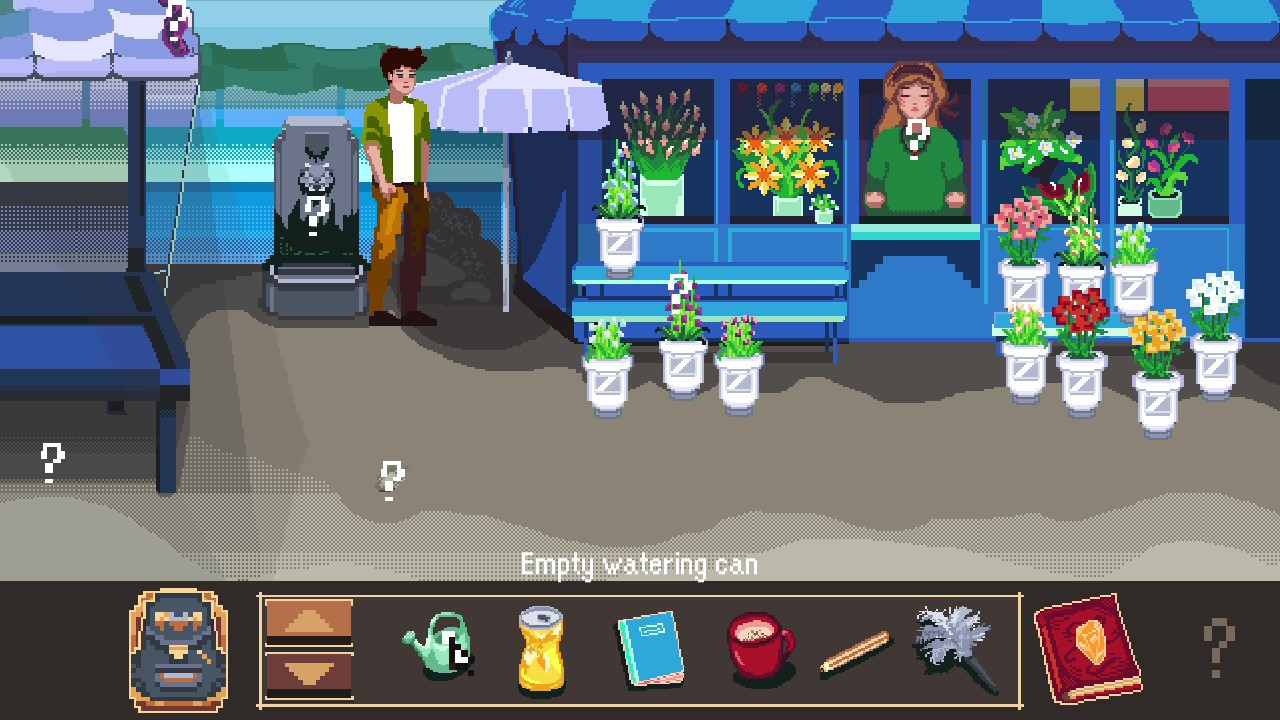The height and width of the screenshot is (720, 1280).
Task: Pick the hourglass item in the inventory
Action: tap(540, 650)
